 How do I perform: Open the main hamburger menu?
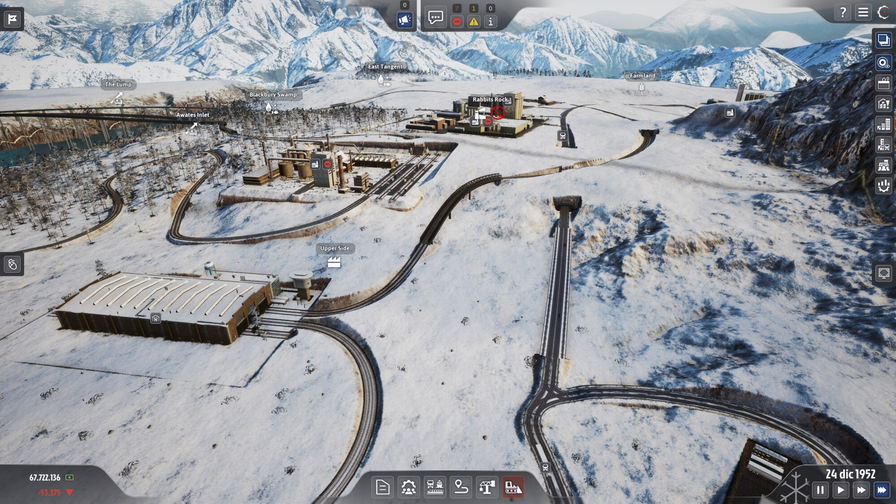pyautogui.click(x=863, y=13)
